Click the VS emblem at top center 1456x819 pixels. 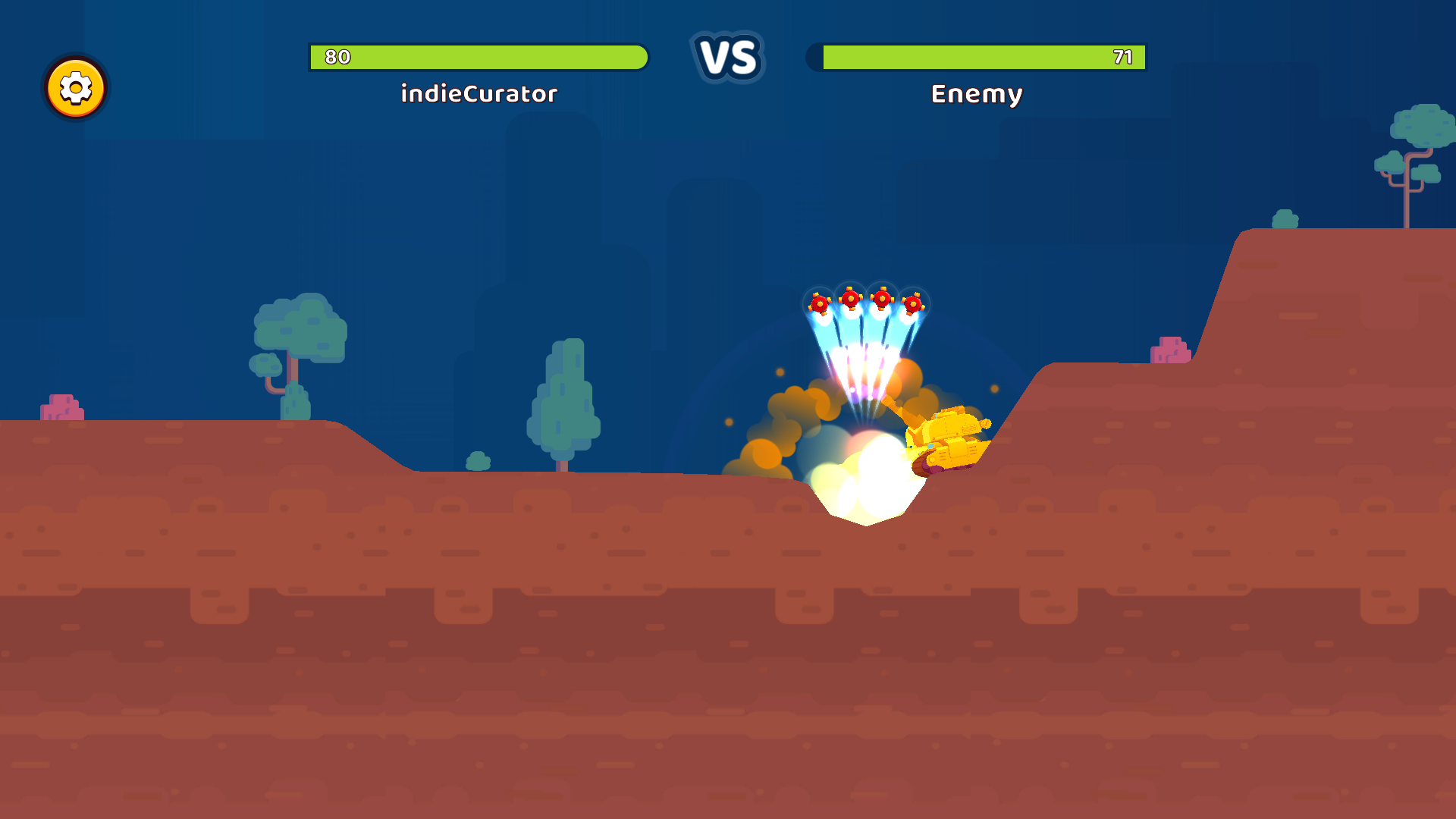[729, 58]
